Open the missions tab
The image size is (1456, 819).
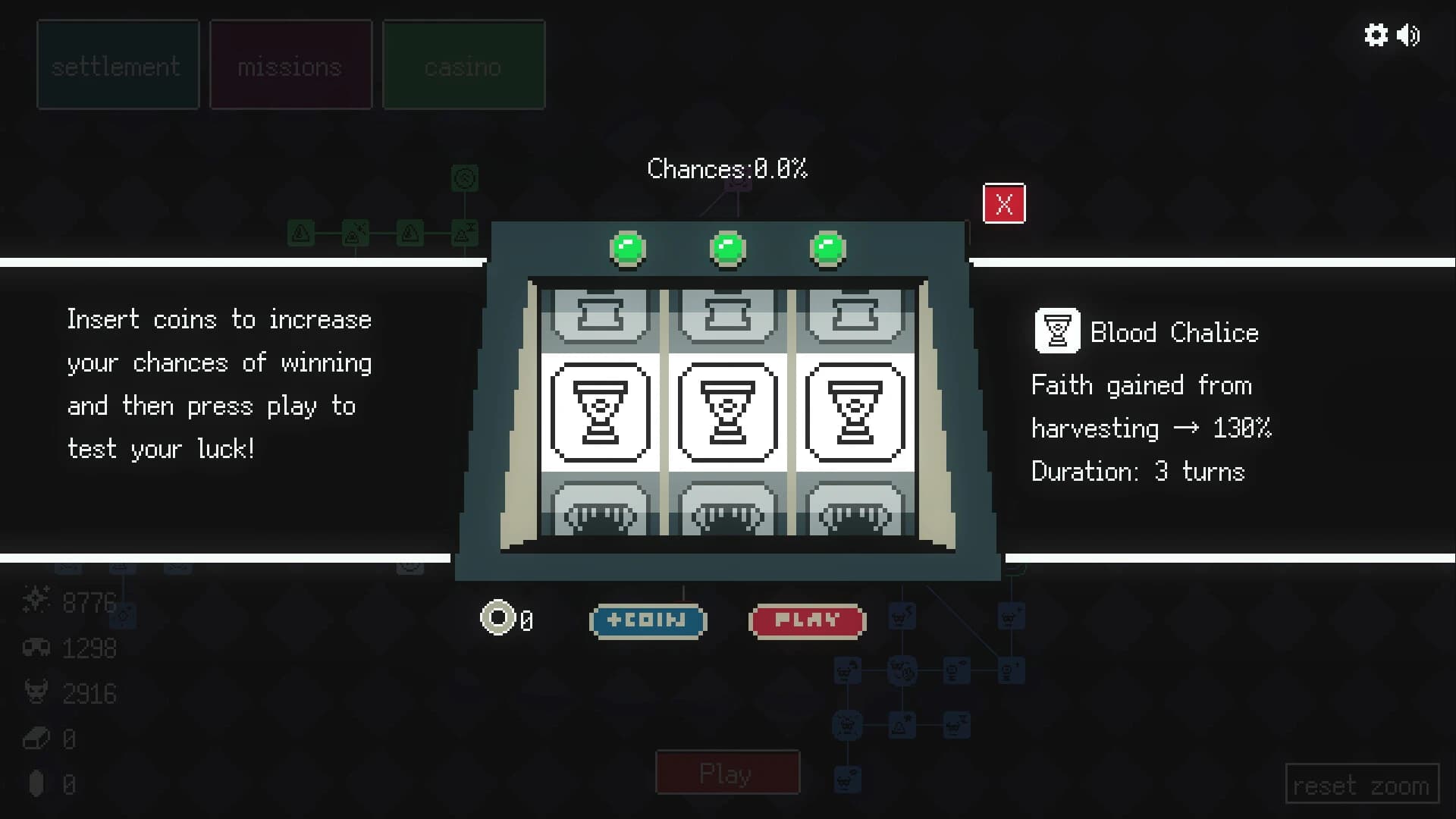point(290,64)
